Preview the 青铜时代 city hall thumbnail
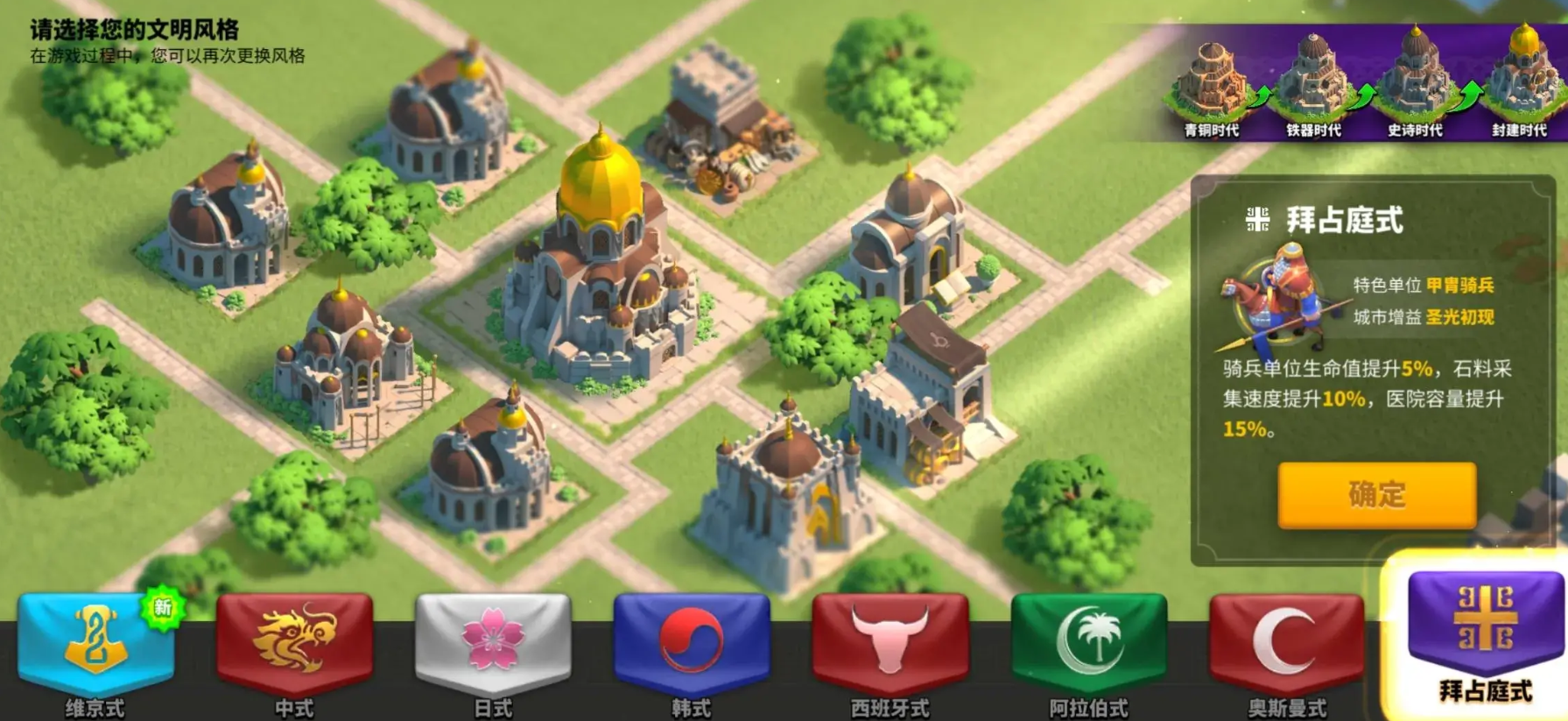1568x721 pixels. (1212, 83)
